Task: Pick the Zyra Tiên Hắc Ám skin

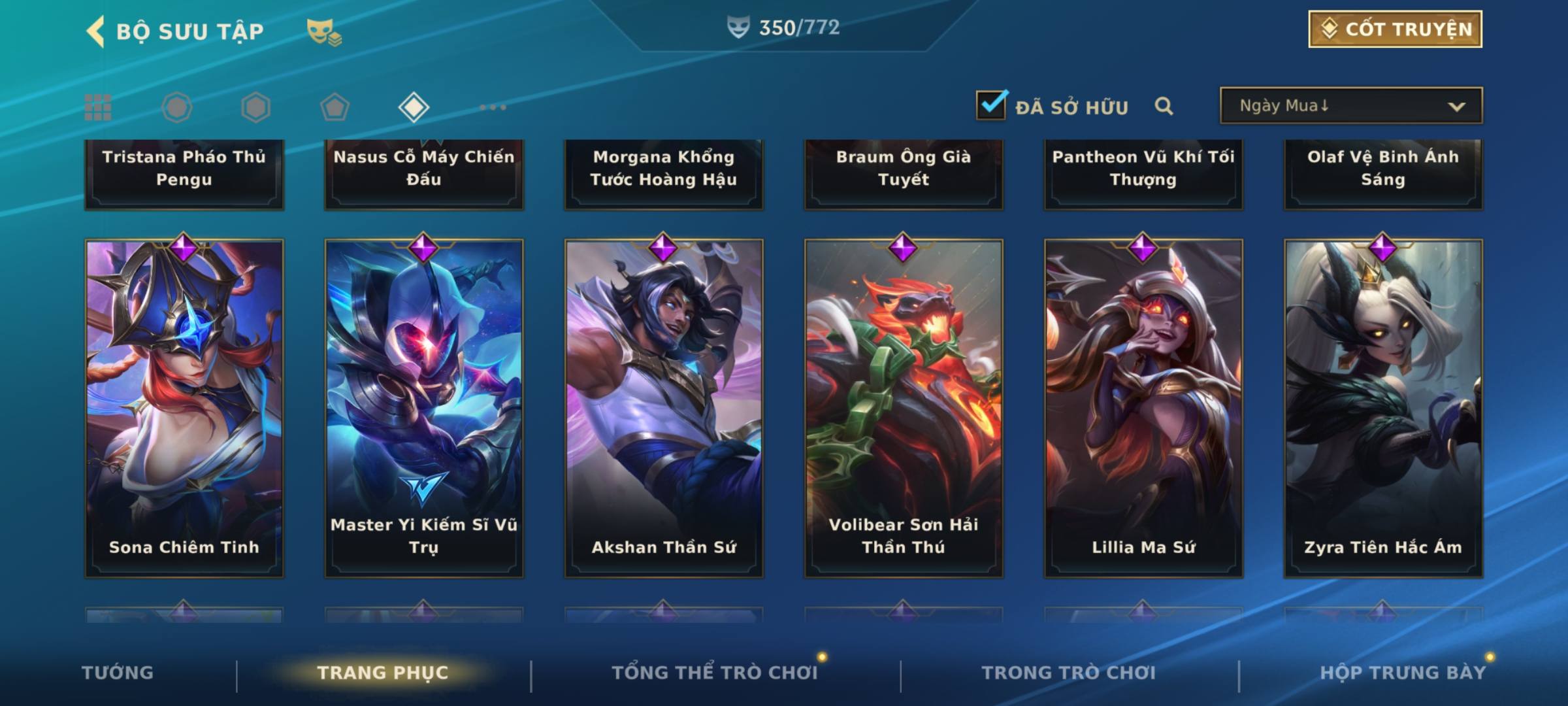Action: point(1383,408)
